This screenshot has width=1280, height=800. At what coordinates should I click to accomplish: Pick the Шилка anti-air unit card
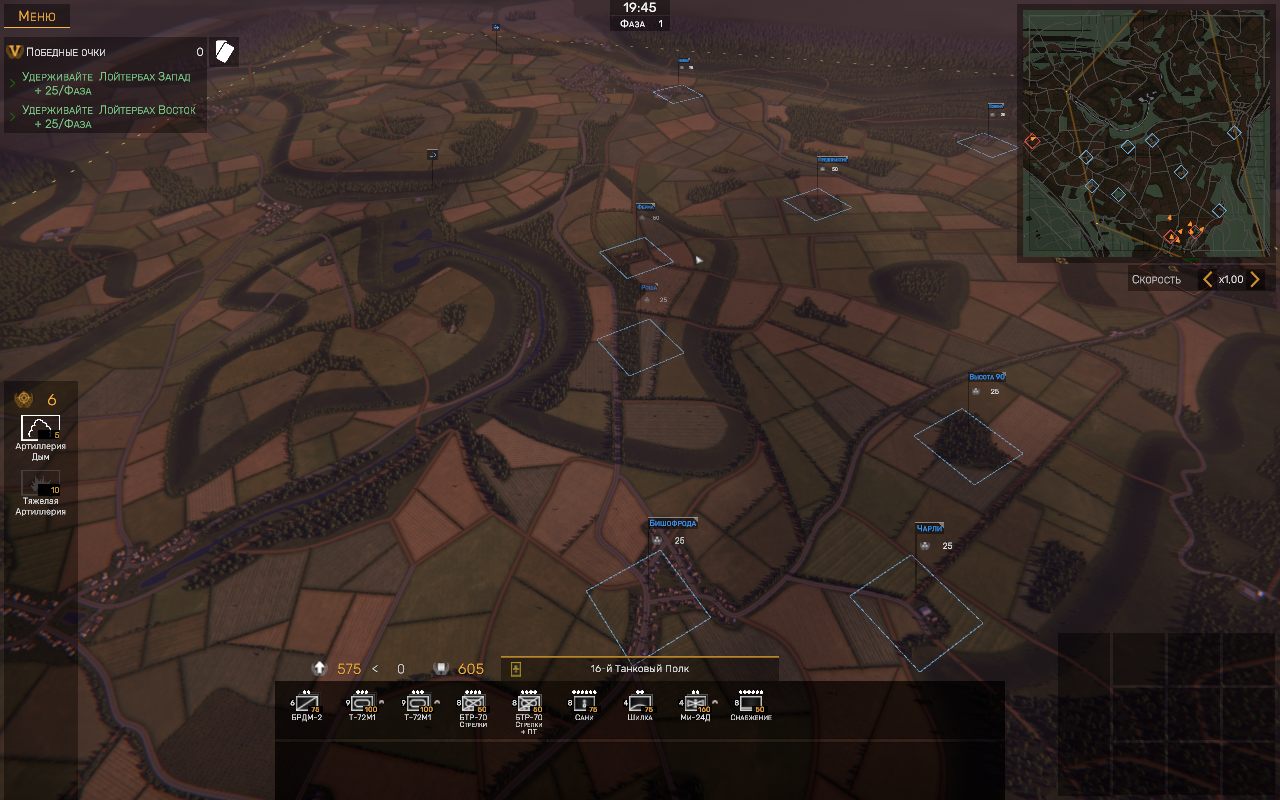(640, 705)
